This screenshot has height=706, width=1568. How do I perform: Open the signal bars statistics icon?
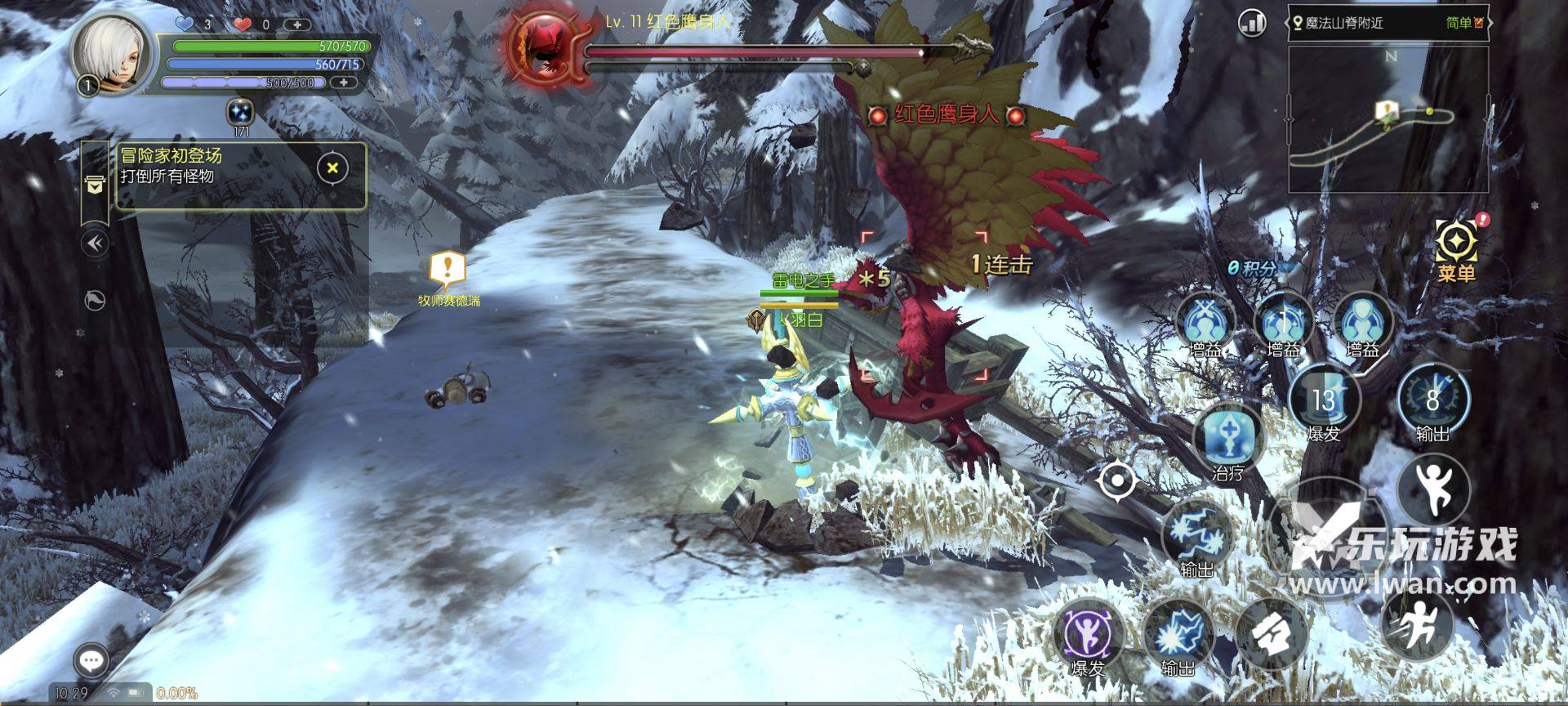tap(1251, 23)
